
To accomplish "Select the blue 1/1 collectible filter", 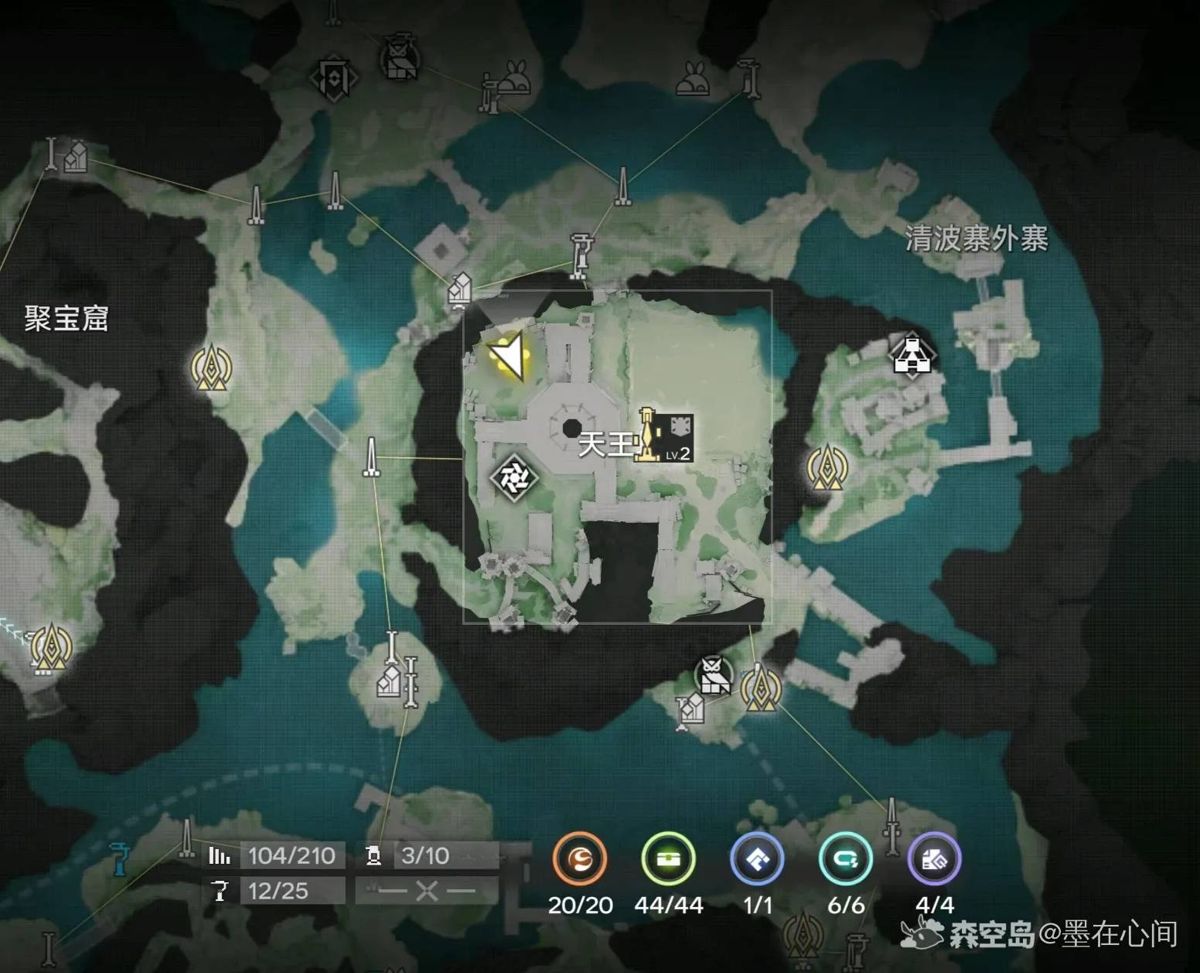I will pyautogui.click(x=757, y=861).
